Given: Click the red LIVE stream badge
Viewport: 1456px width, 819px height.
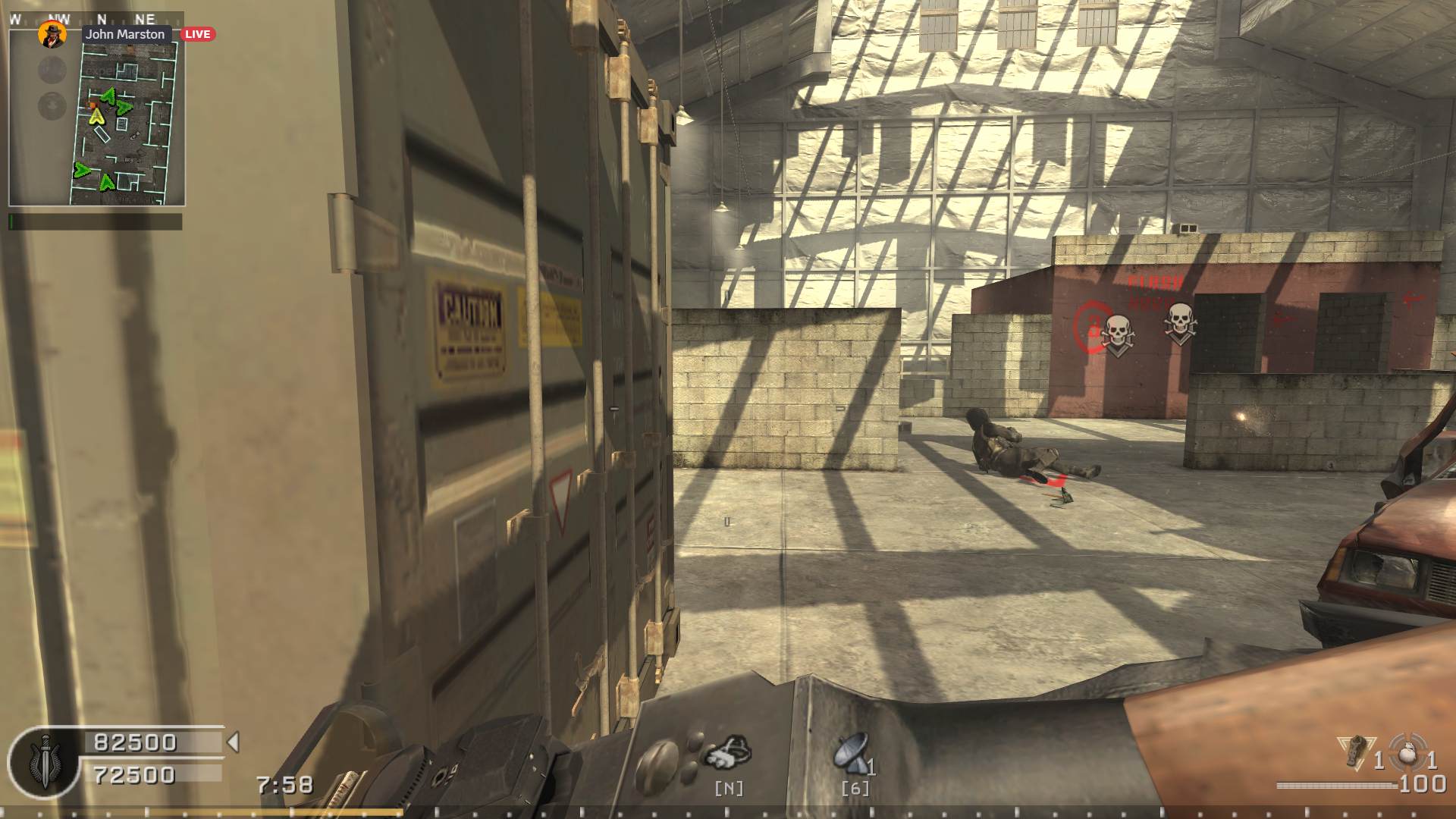Looking at the screenshot, I should pyautogui.click(x=197, y=34).
